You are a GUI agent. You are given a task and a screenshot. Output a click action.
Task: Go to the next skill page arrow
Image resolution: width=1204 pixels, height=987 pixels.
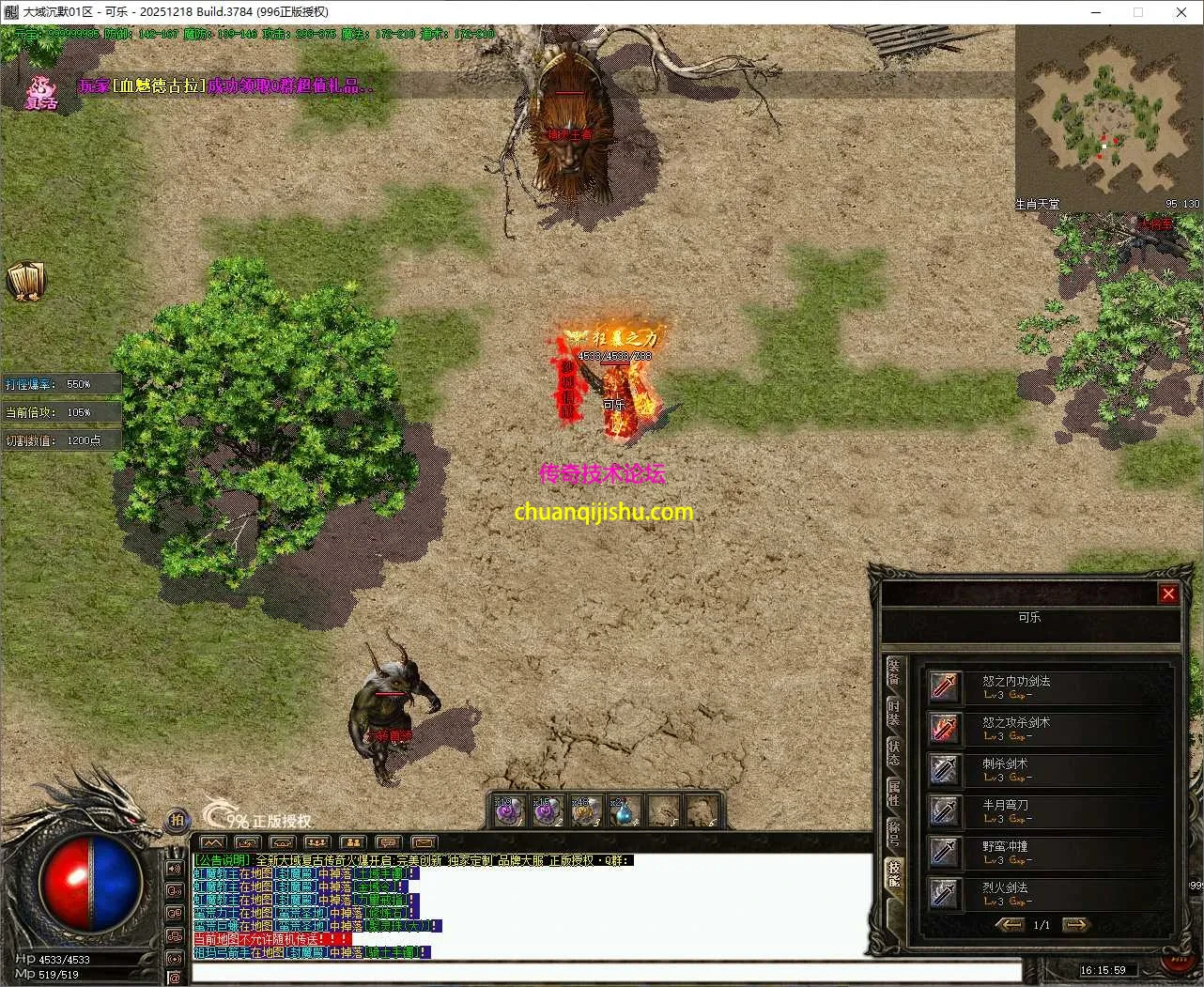pyautogui.click(x=1075, y=925)
